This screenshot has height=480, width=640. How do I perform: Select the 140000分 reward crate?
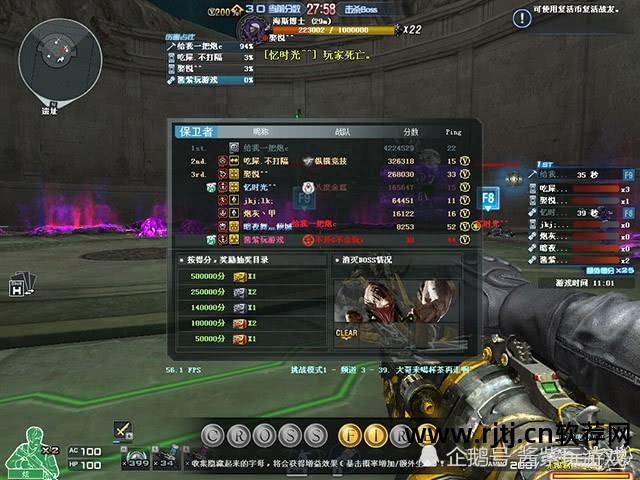[240, 308]
